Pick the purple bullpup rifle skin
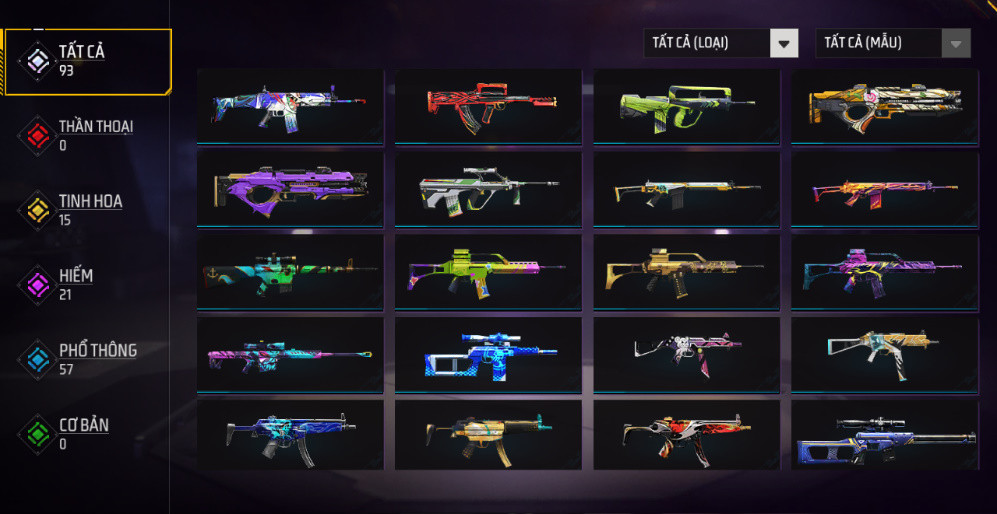 tap(290, 187)
